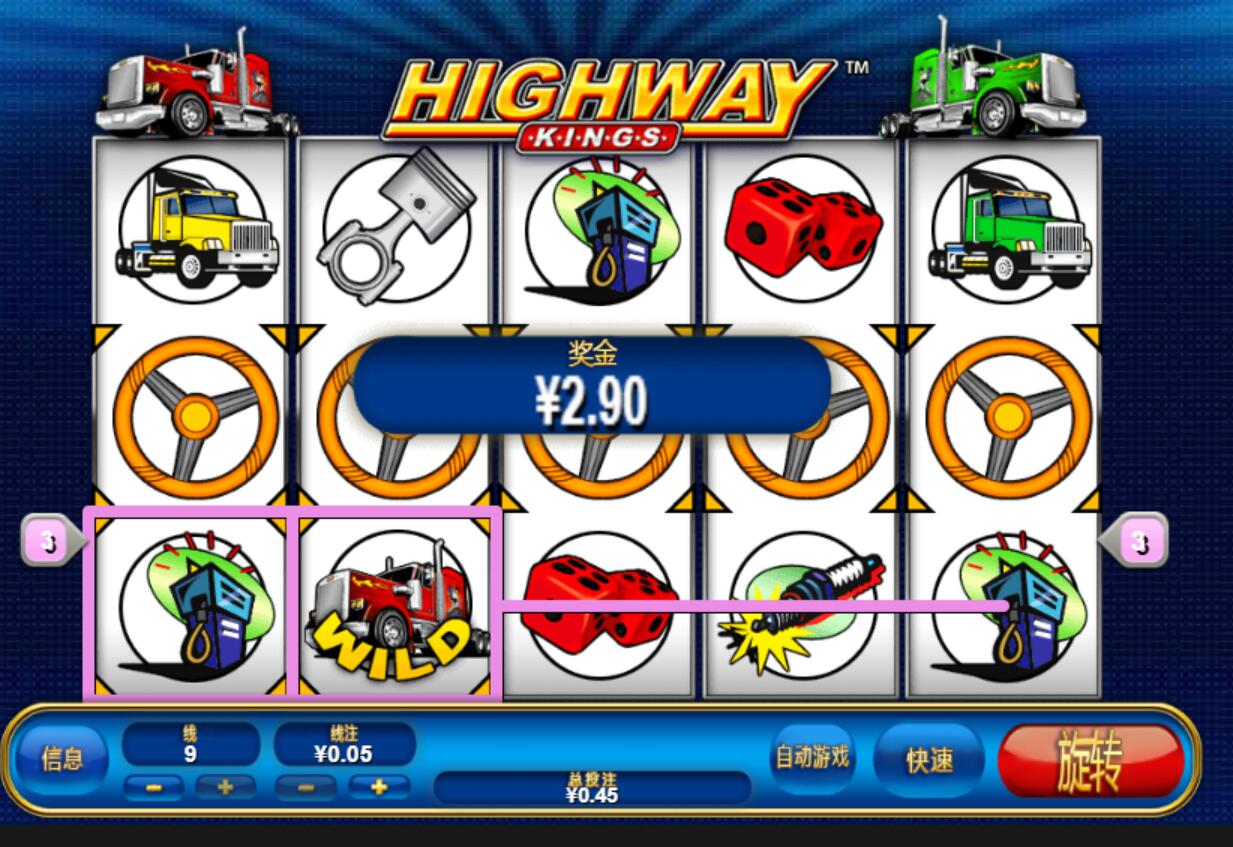Lower the line bet (线注) amount
The height and width of the screenshot is (847, 1233).
point(305,787)
